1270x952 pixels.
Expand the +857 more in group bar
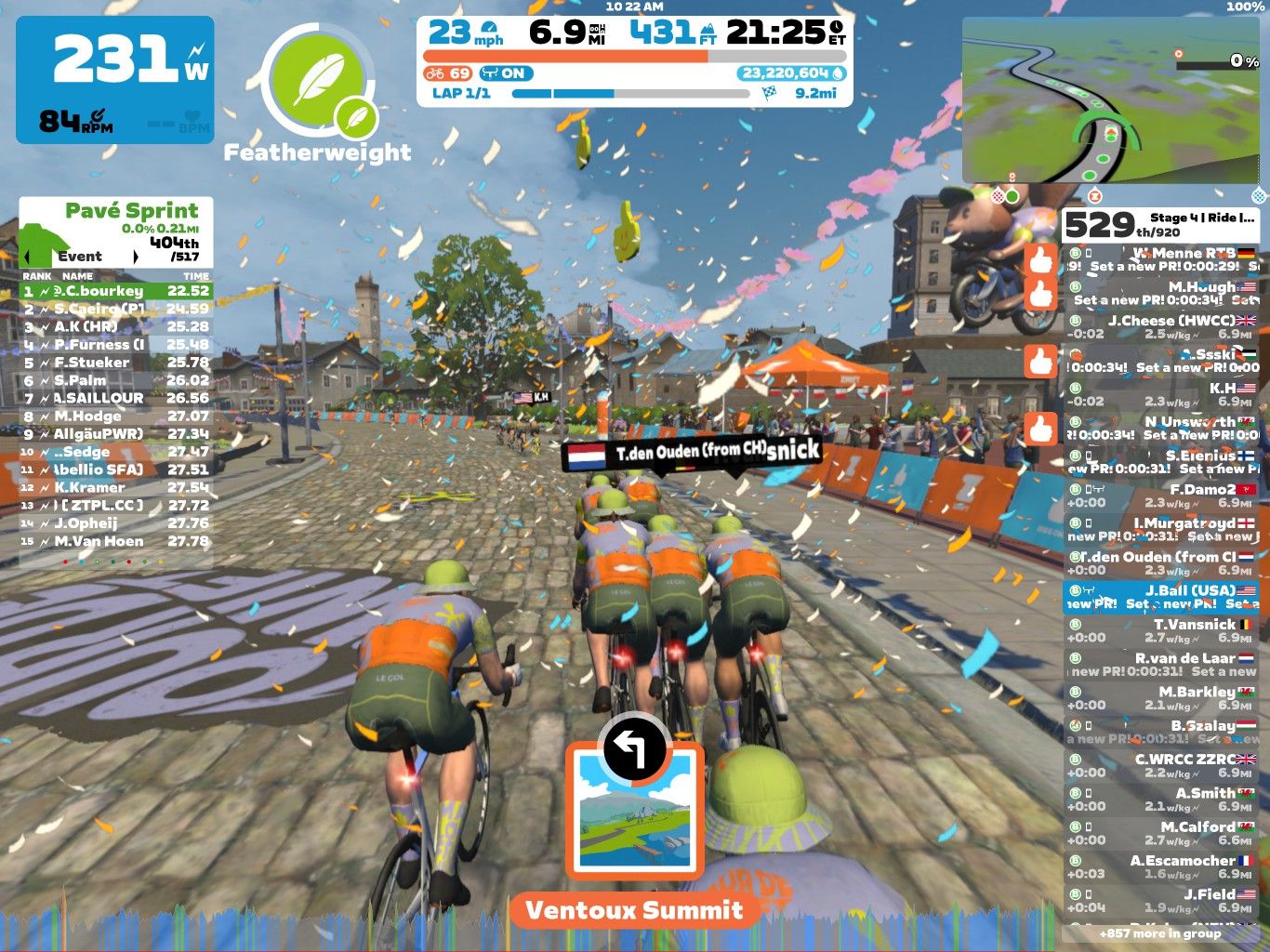1160,934
